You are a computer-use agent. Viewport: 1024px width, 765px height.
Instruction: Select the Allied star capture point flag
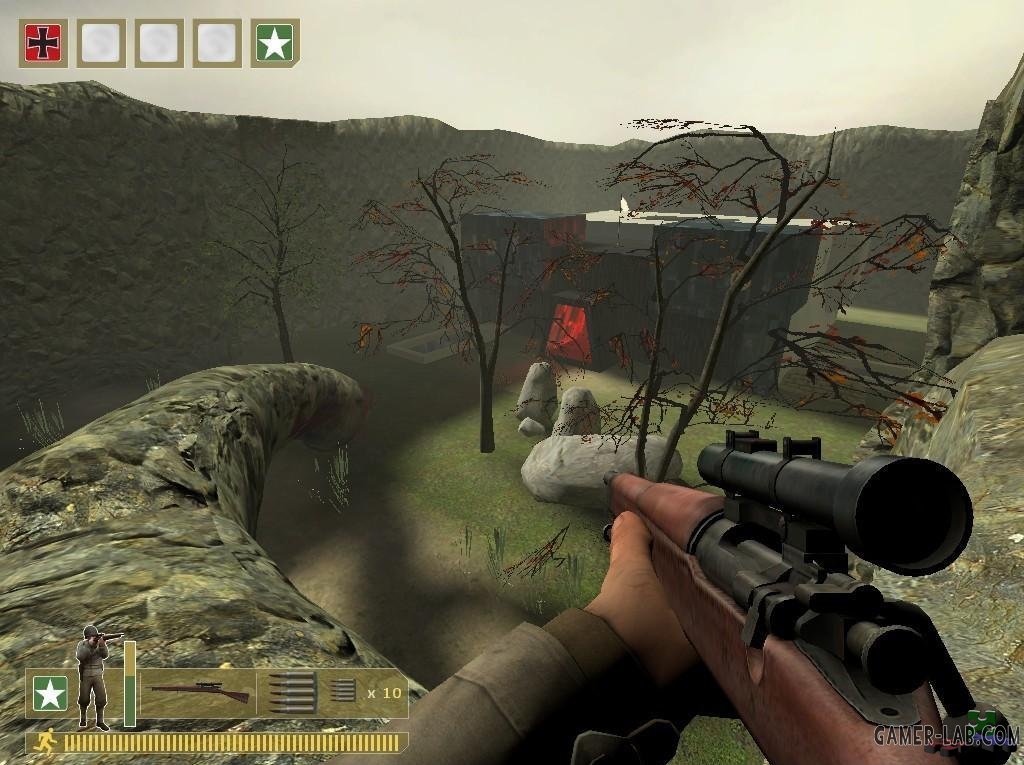coord(275,43)
